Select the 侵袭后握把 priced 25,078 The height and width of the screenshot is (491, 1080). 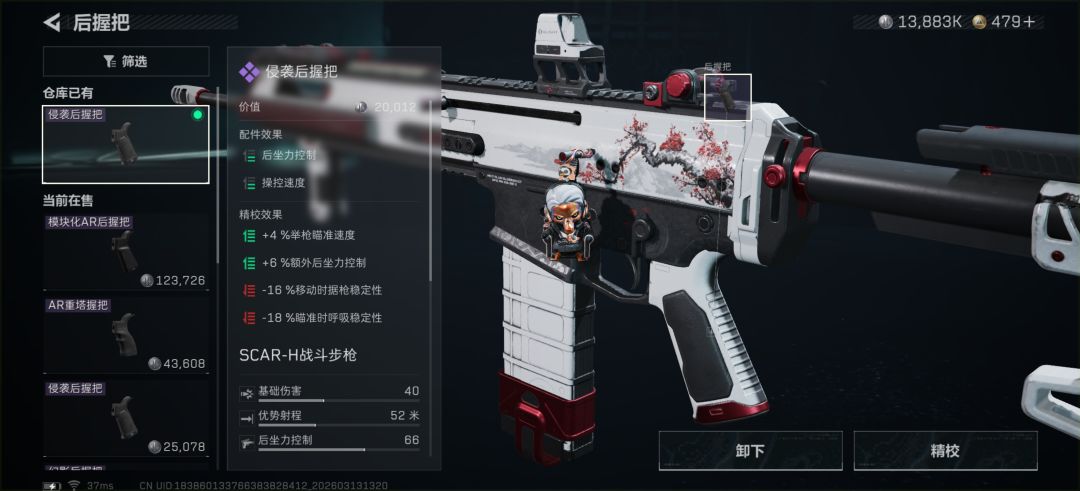(x=126, y=417)
